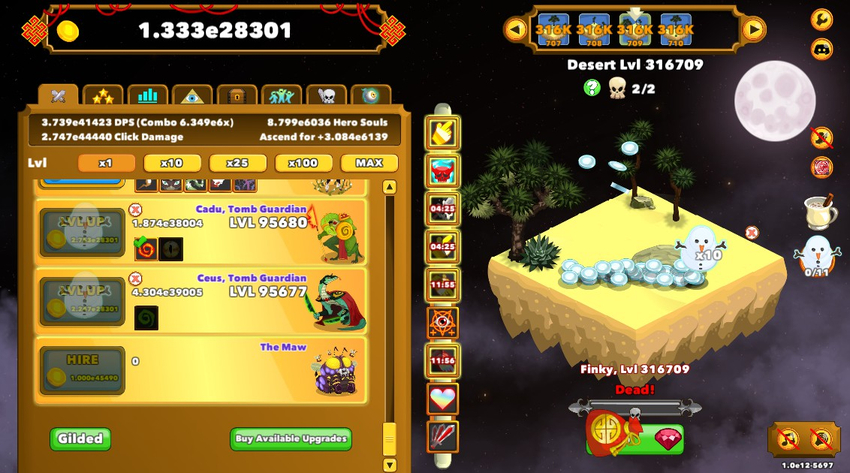
Task: Activate the rainbow heart skill
Action: coord(442,398)
